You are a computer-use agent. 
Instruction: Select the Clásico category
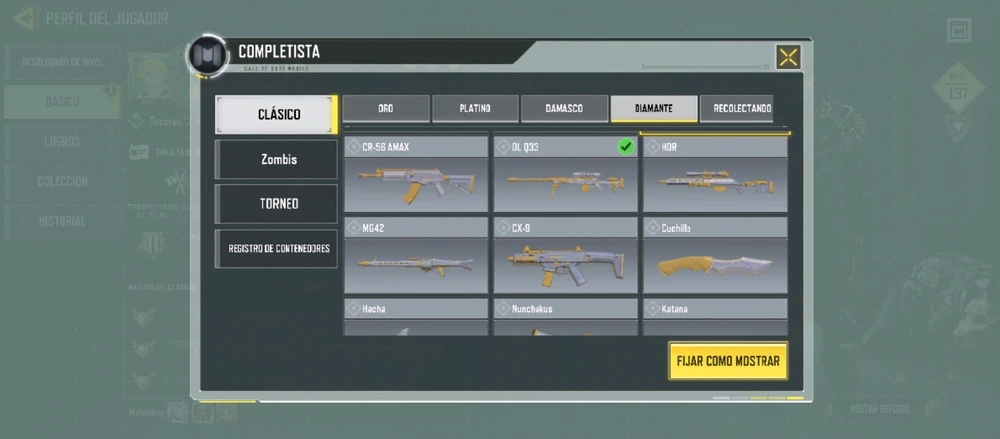click(276, 115)
